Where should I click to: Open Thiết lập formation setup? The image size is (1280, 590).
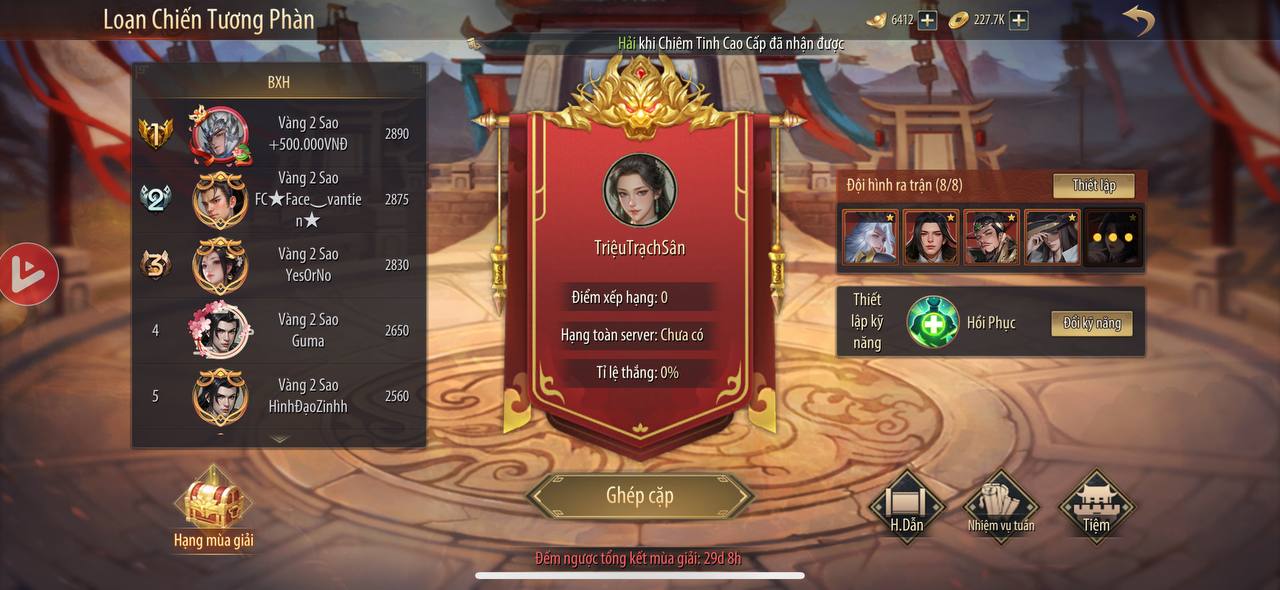coord(1093,186)
